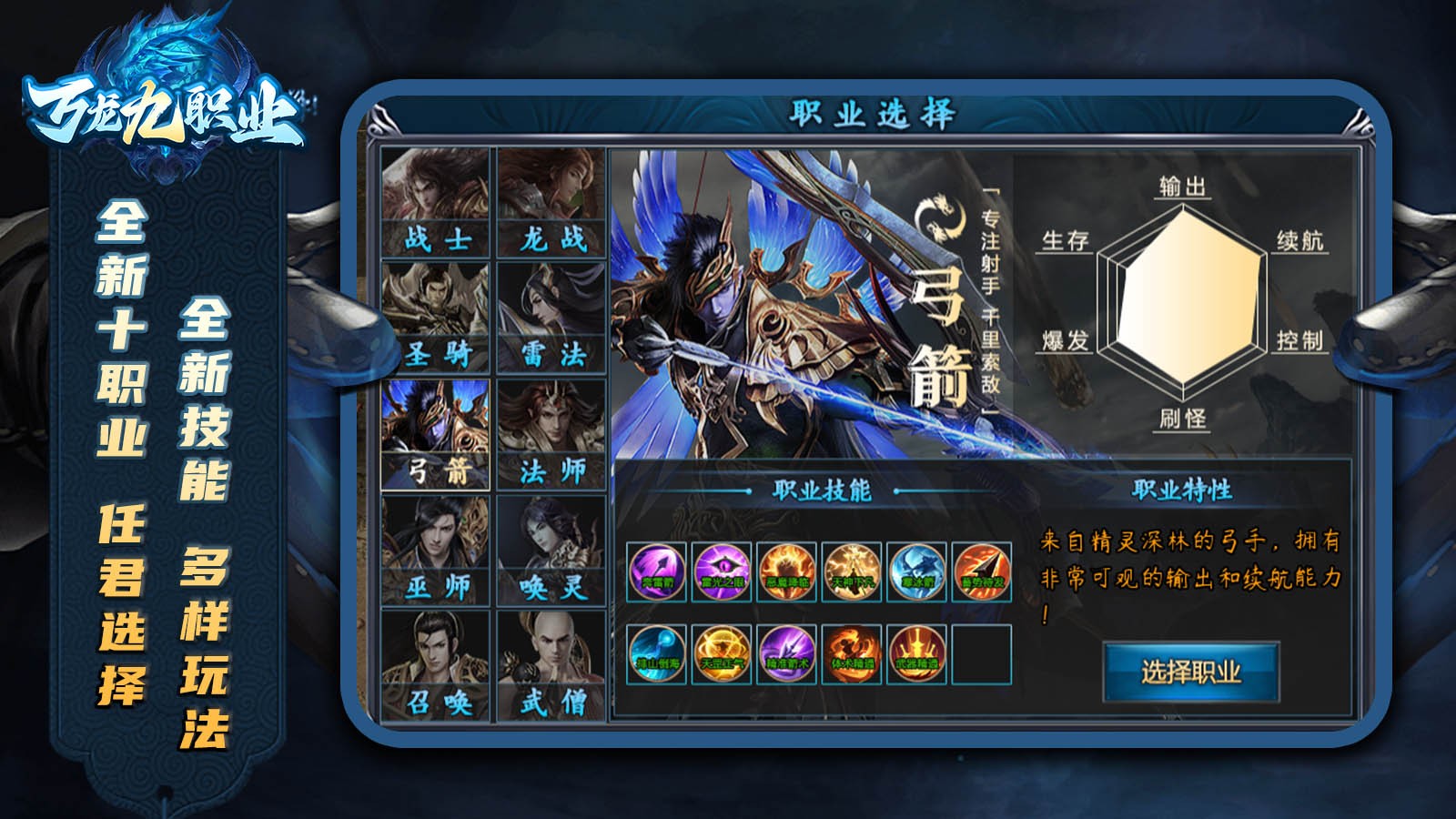Select the 战士 warrior class portrait

tap(434, 200)
